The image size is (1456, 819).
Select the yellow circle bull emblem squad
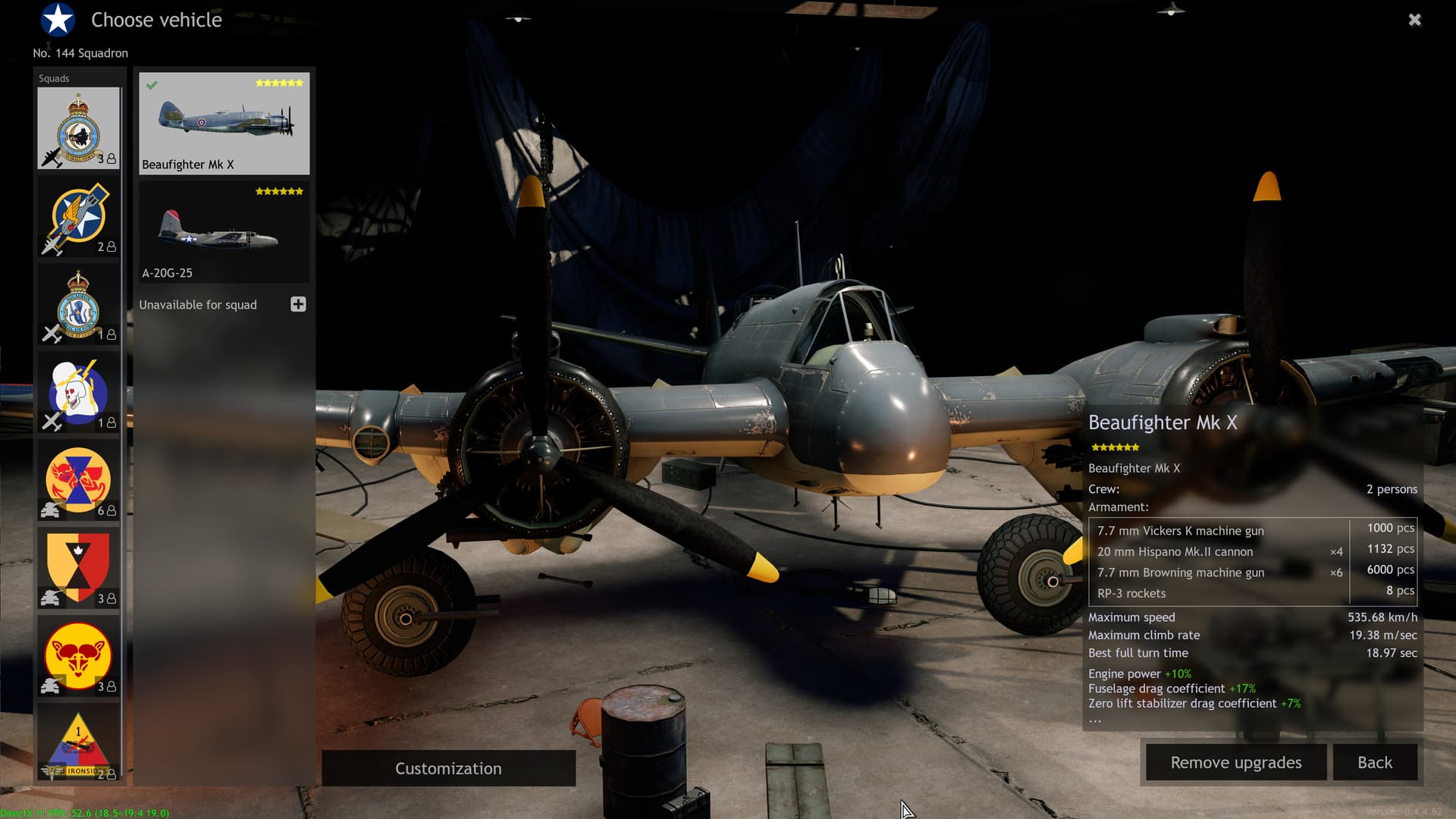pos(78,657)
